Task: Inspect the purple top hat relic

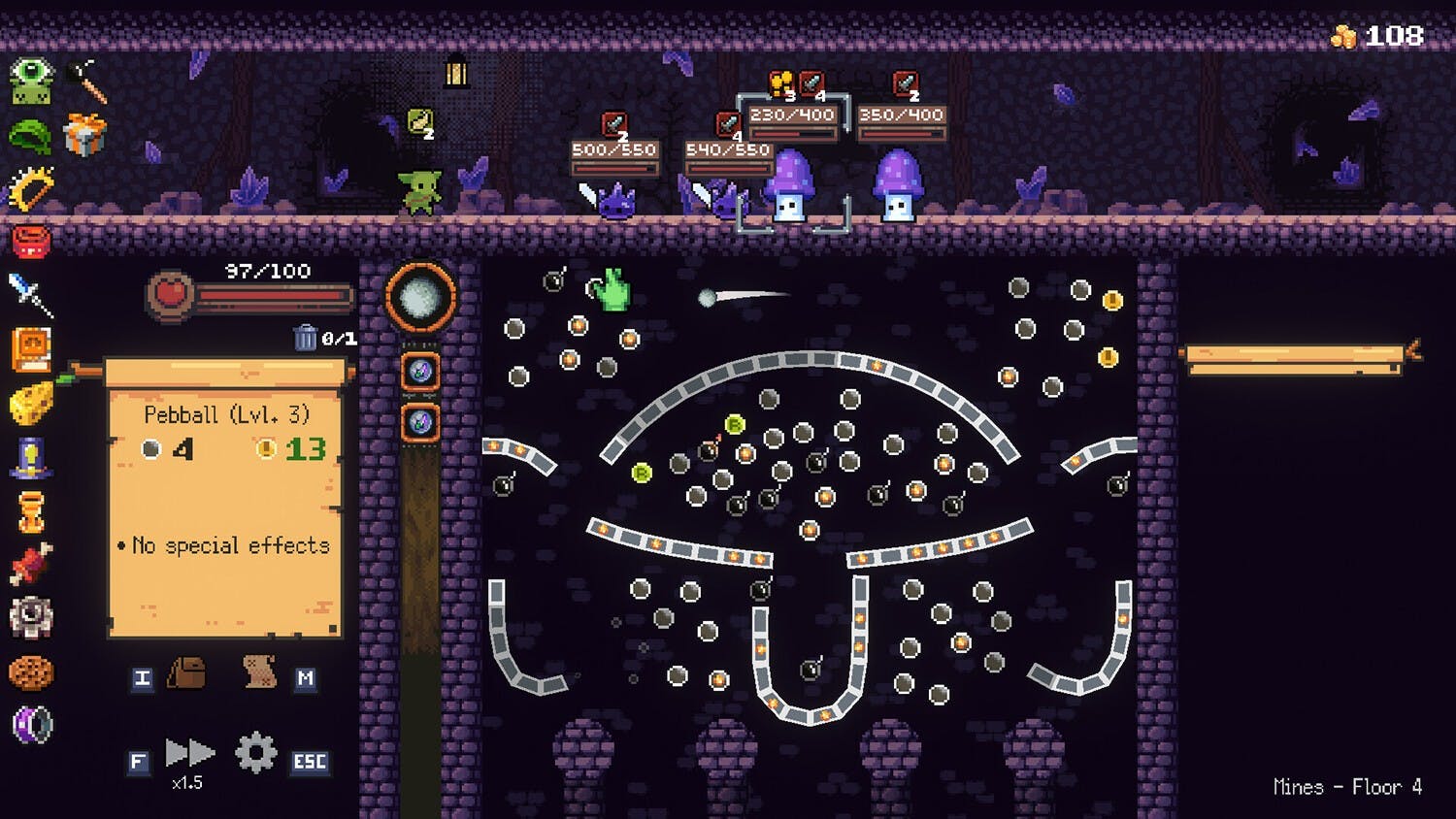Action: point(30,456)
